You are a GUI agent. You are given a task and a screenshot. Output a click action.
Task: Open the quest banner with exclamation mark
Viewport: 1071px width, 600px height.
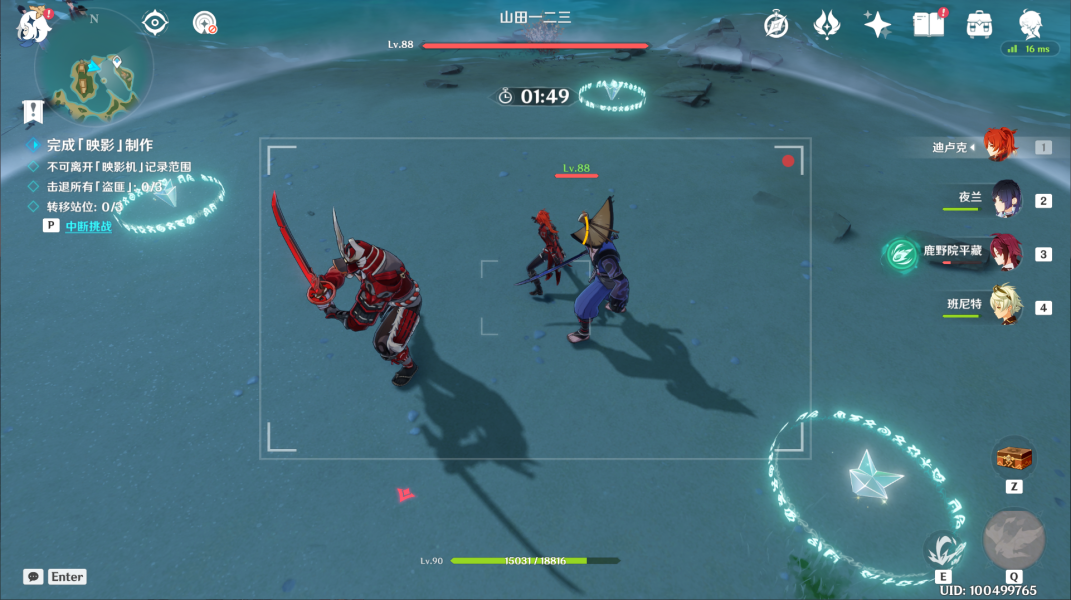(34, 111)
